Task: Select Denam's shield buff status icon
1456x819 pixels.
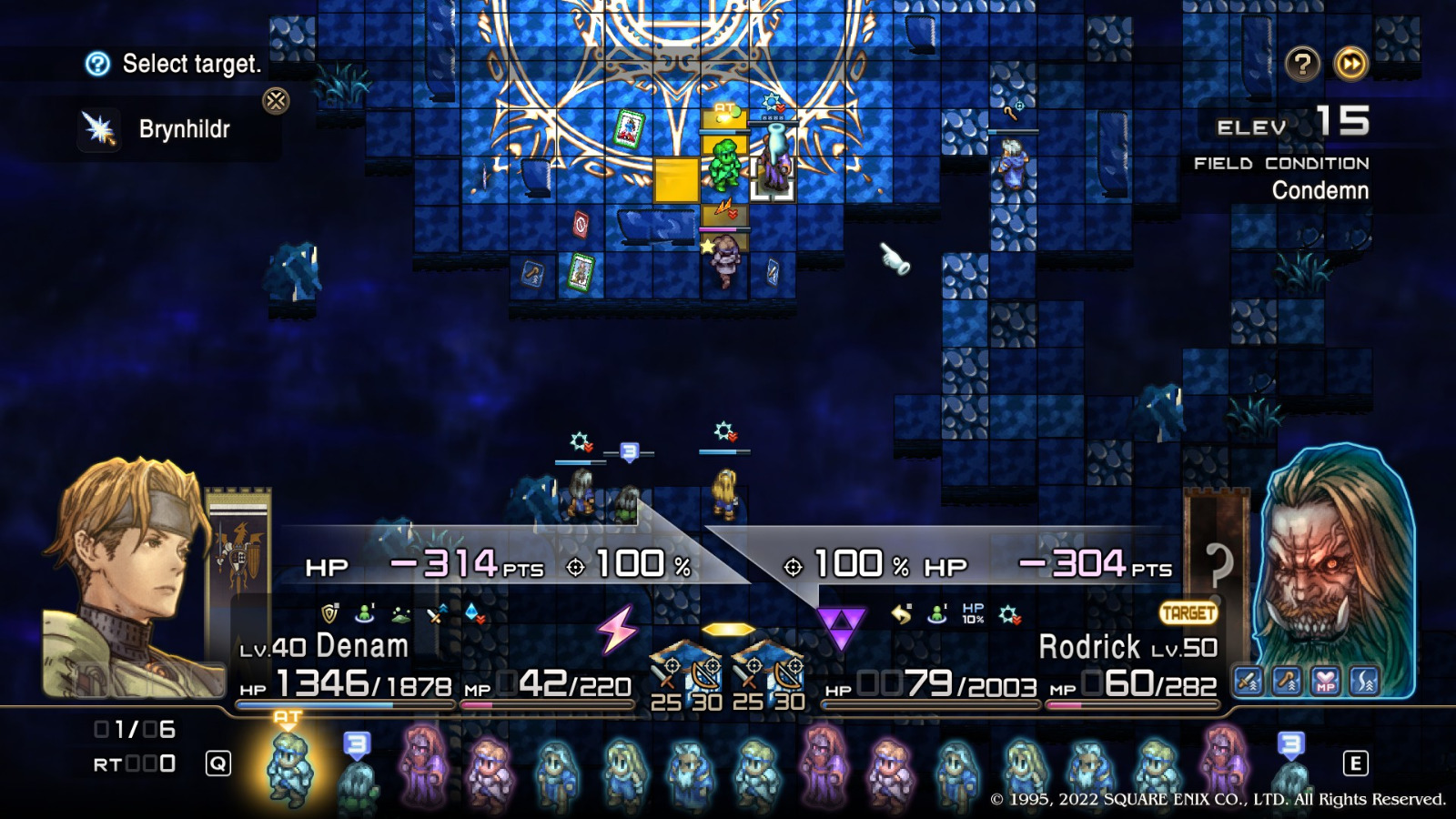Action: [328, 613]
